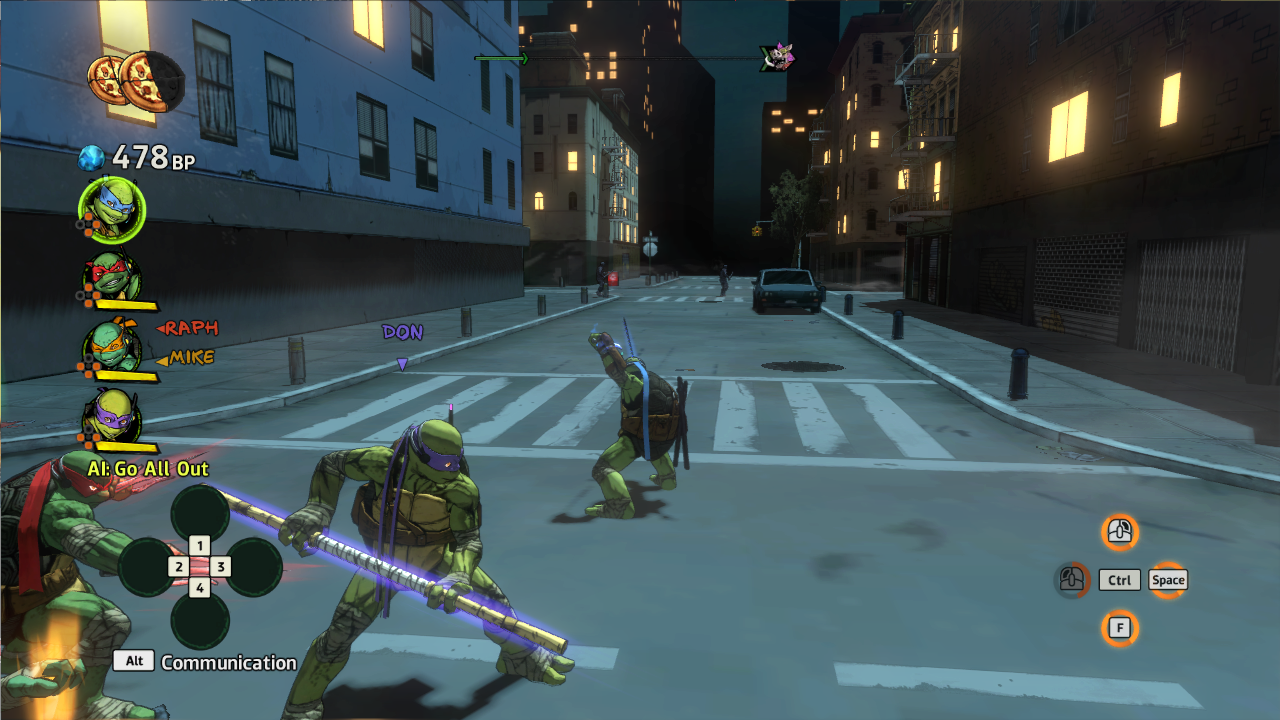Pick Donatello's purple-masked portrait
1280x720 pixels.
click(112, 414)
